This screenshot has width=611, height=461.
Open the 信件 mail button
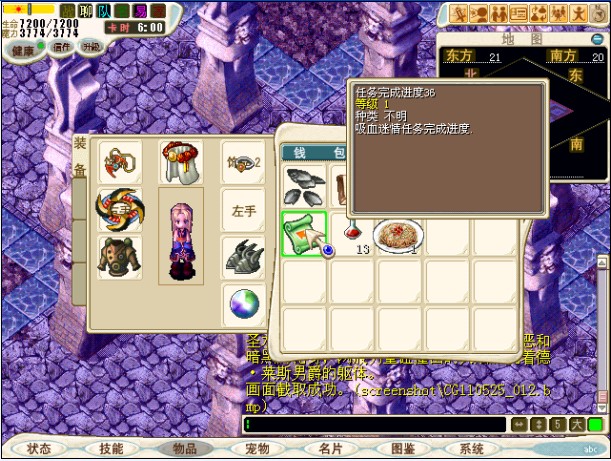pos(62,47)
